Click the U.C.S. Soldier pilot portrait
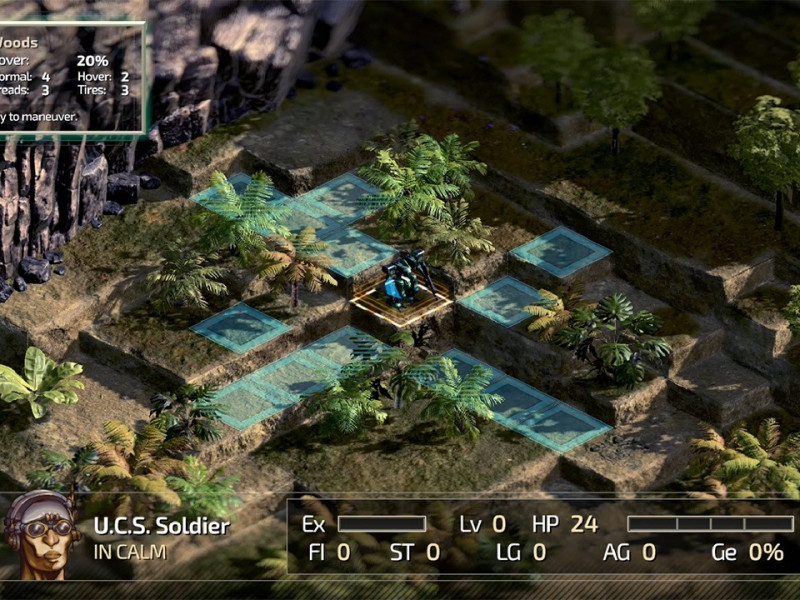 42,534
